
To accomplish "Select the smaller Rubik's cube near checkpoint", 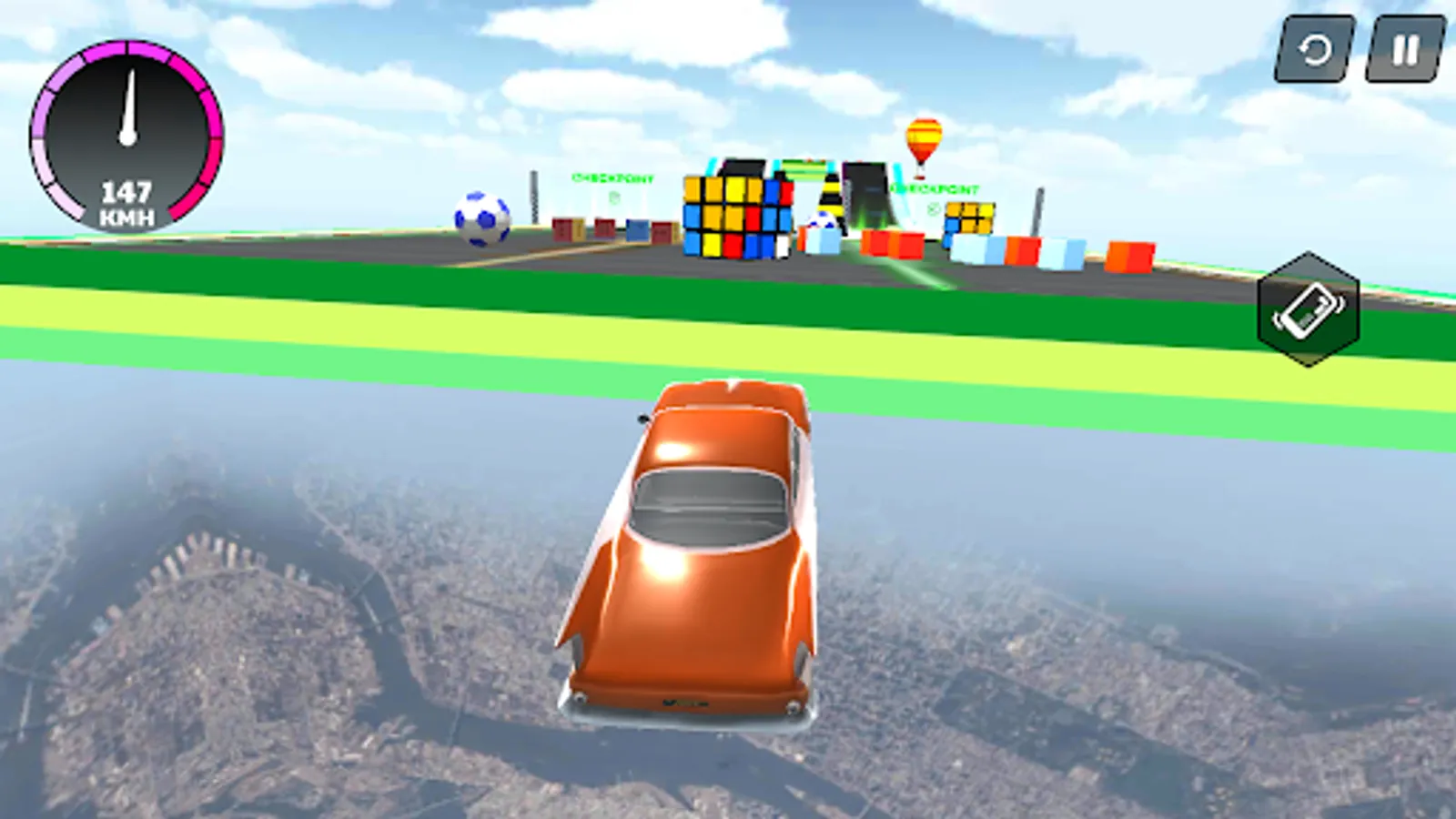I will coord(969,217).
